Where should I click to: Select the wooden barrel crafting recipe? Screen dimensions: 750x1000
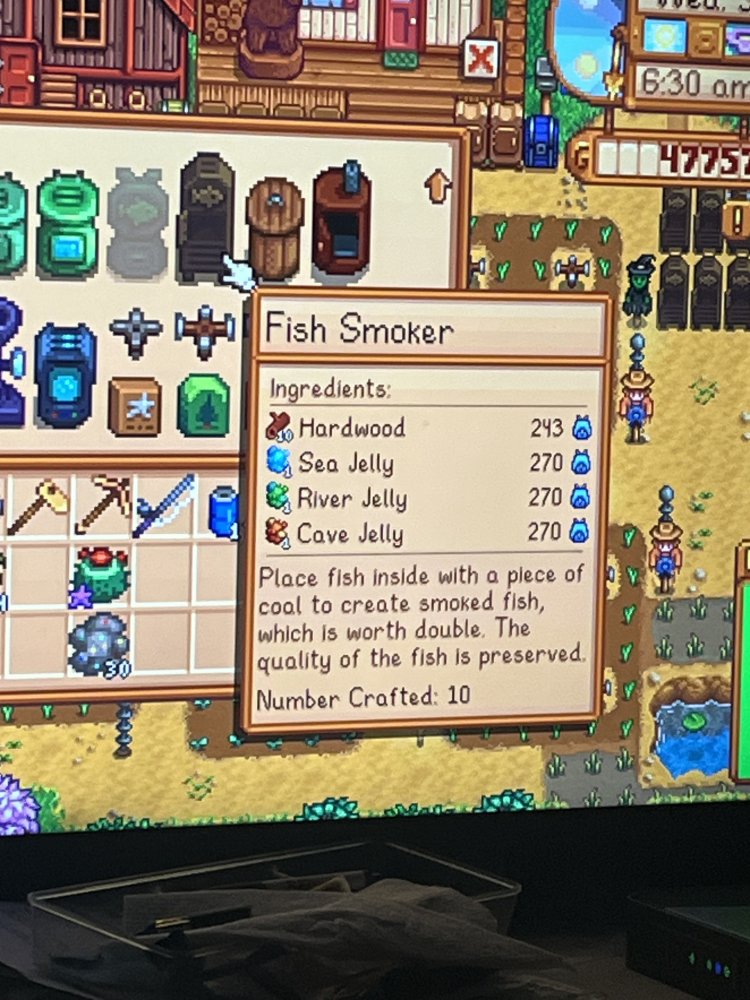tap(274, 225)
